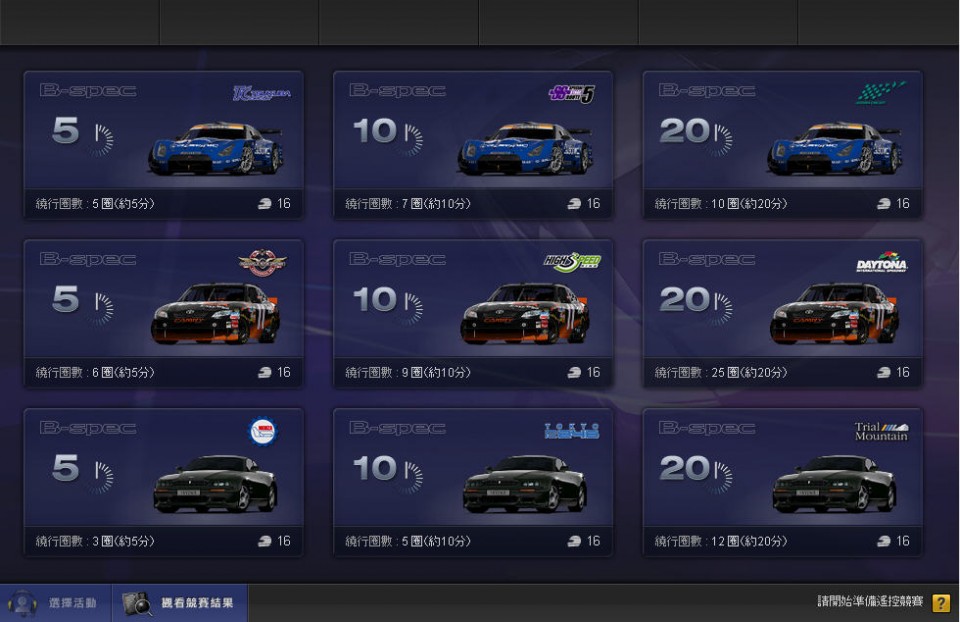Open the 20-minute blue race car event
The width and height of the screenshot is (960, 622).
782,144
